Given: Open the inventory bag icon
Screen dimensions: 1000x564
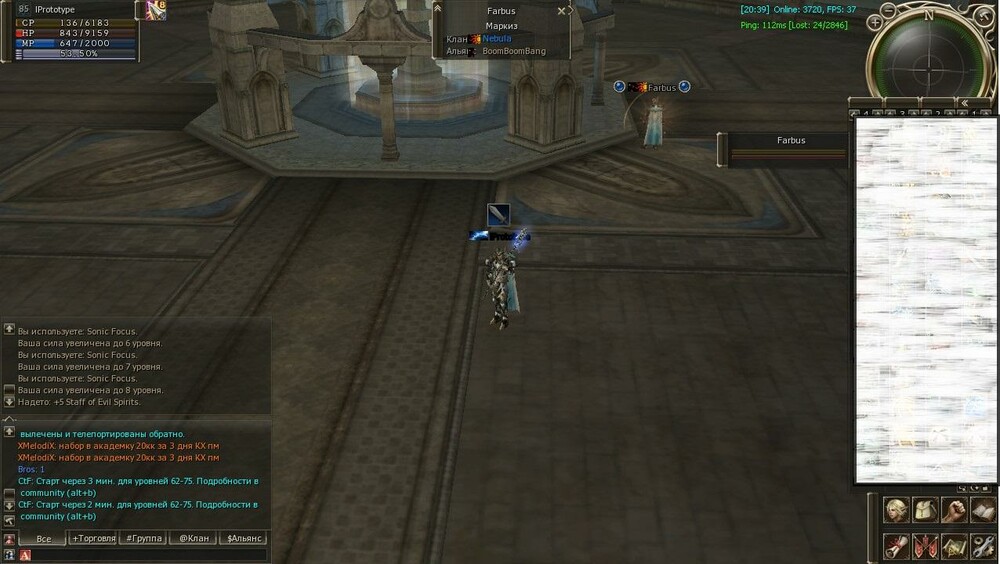Looking at the screenshot, I should point(925,510).
